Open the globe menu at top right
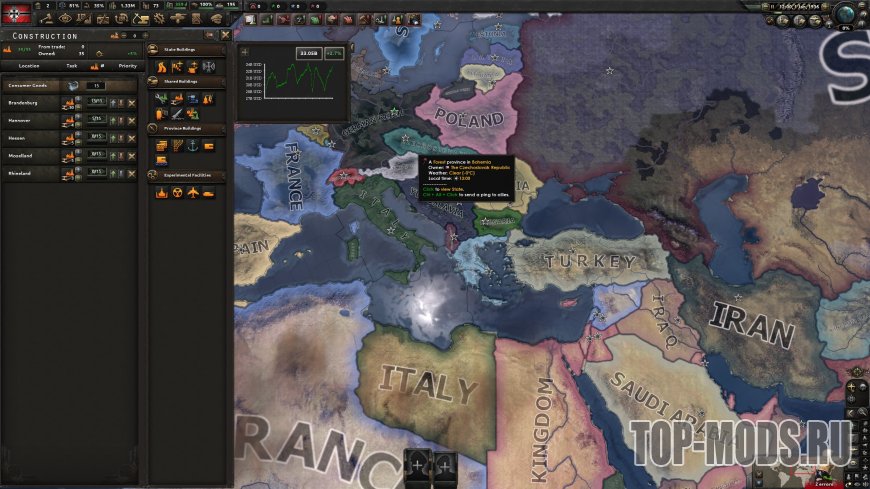This screenshot has width=870, height=489. (x=846, y=13)
